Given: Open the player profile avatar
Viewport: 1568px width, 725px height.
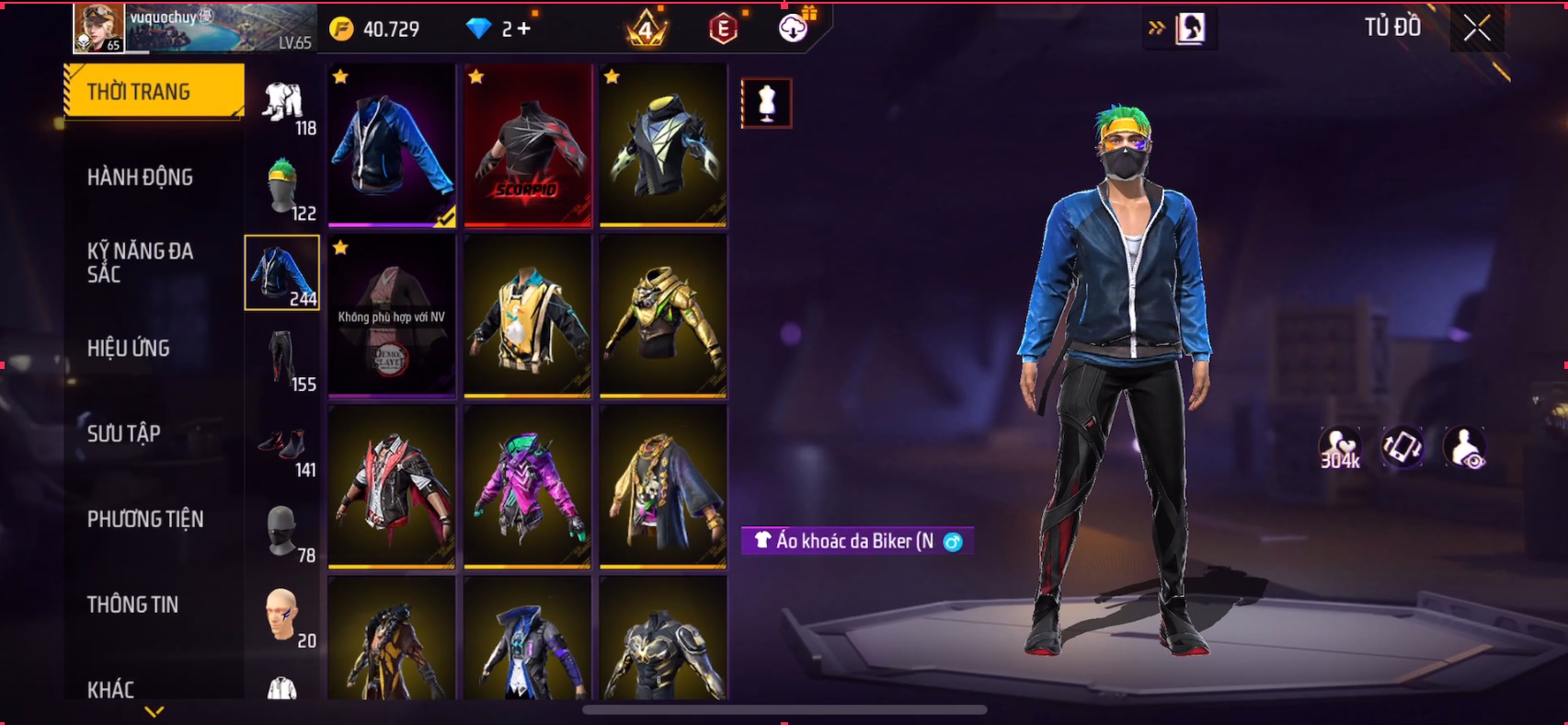Looking at the screenshot, I should pos(98,28).
